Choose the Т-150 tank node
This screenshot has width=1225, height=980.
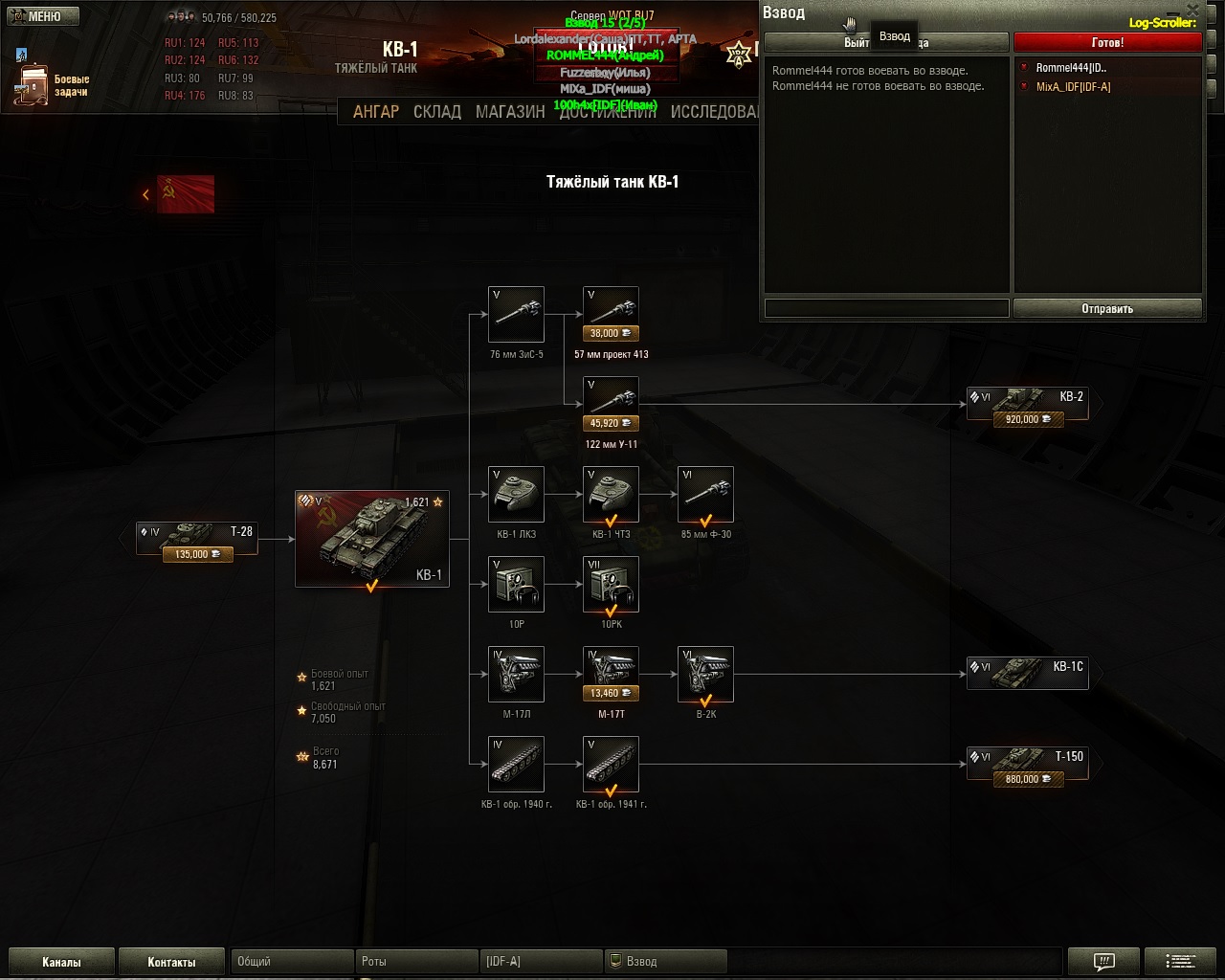click(1028, 765)
